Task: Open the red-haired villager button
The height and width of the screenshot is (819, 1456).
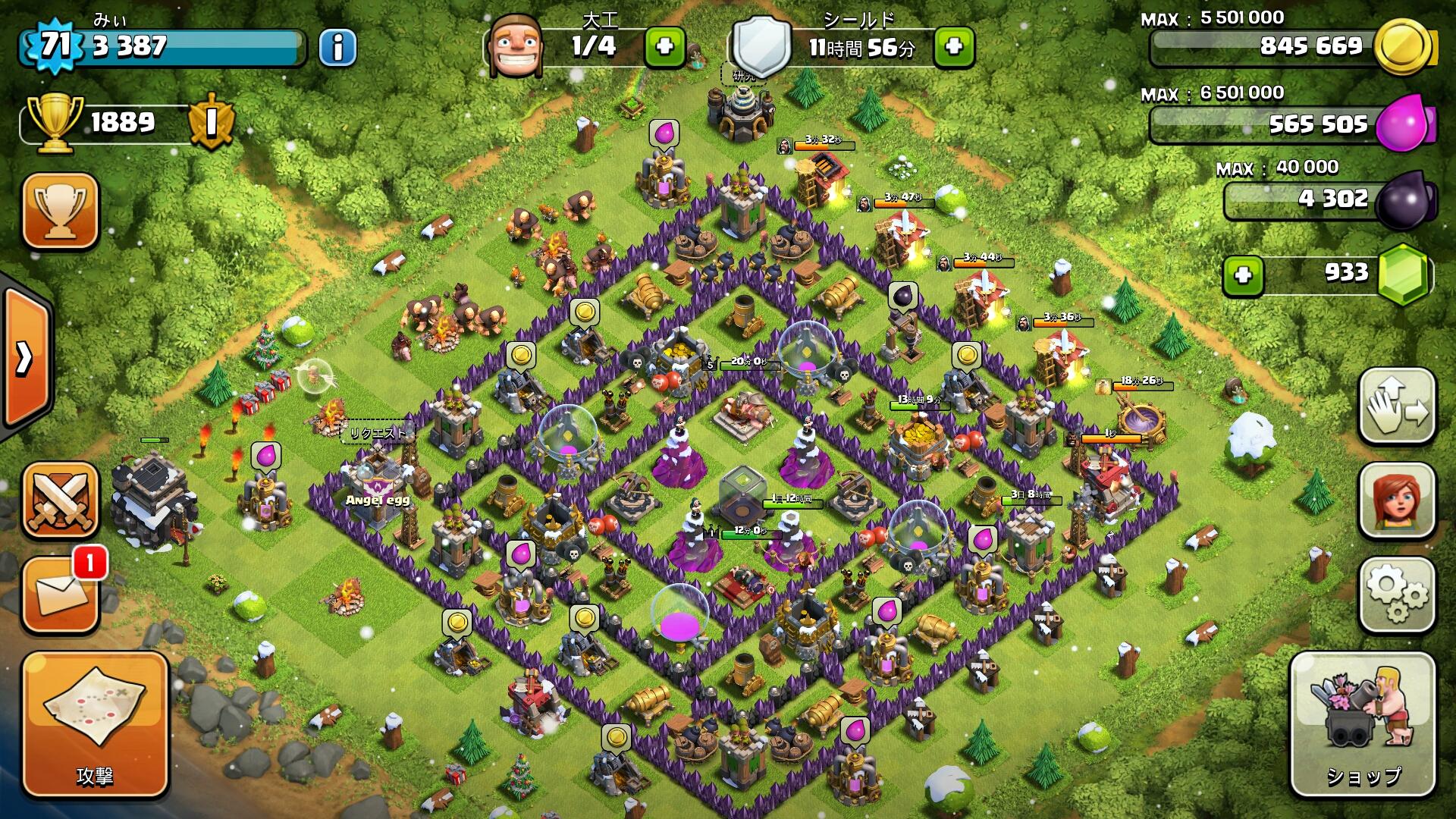Action: click(1397, 500)
